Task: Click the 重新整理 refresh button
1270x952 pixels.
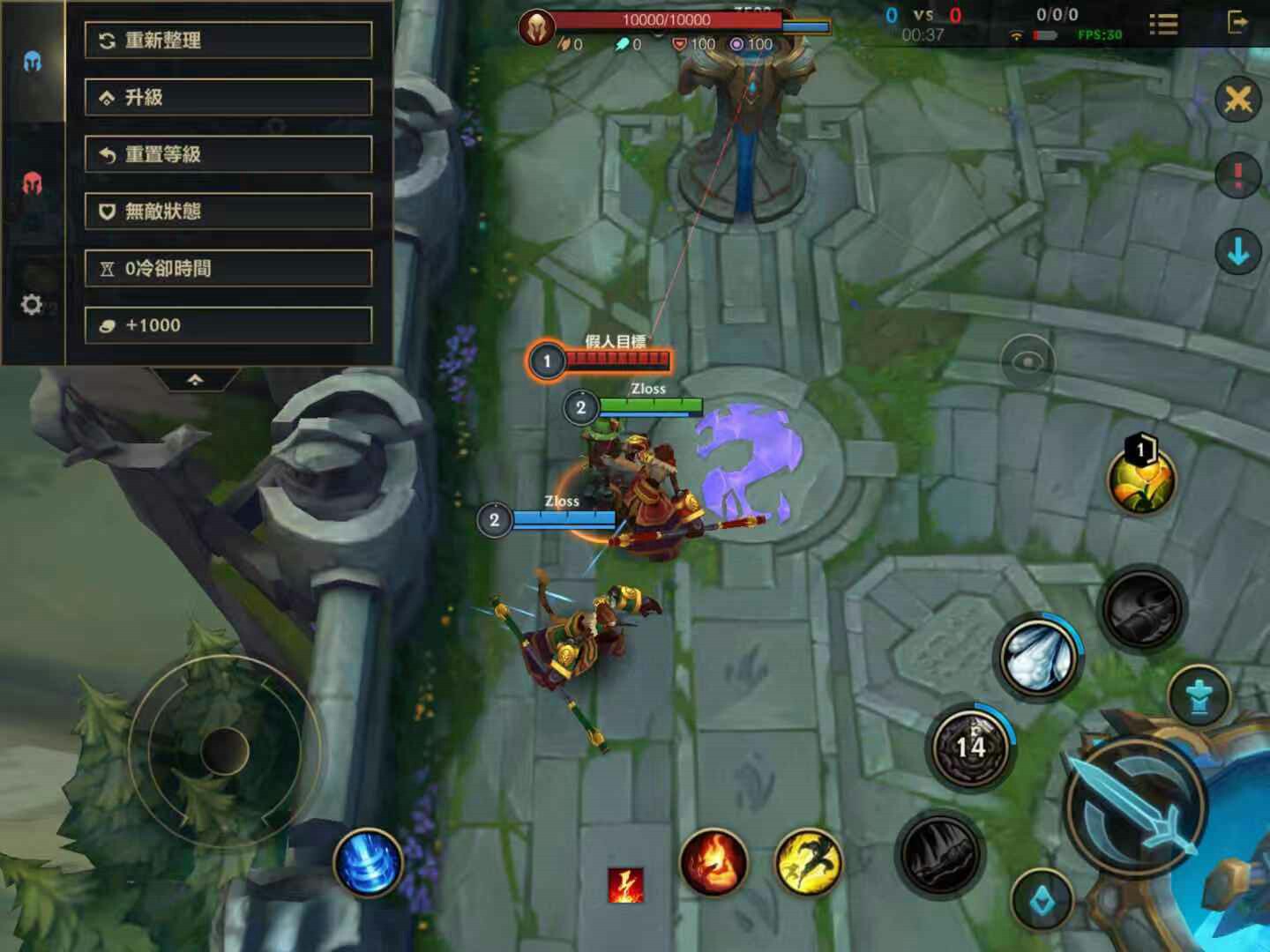Action: click(228, 41)
